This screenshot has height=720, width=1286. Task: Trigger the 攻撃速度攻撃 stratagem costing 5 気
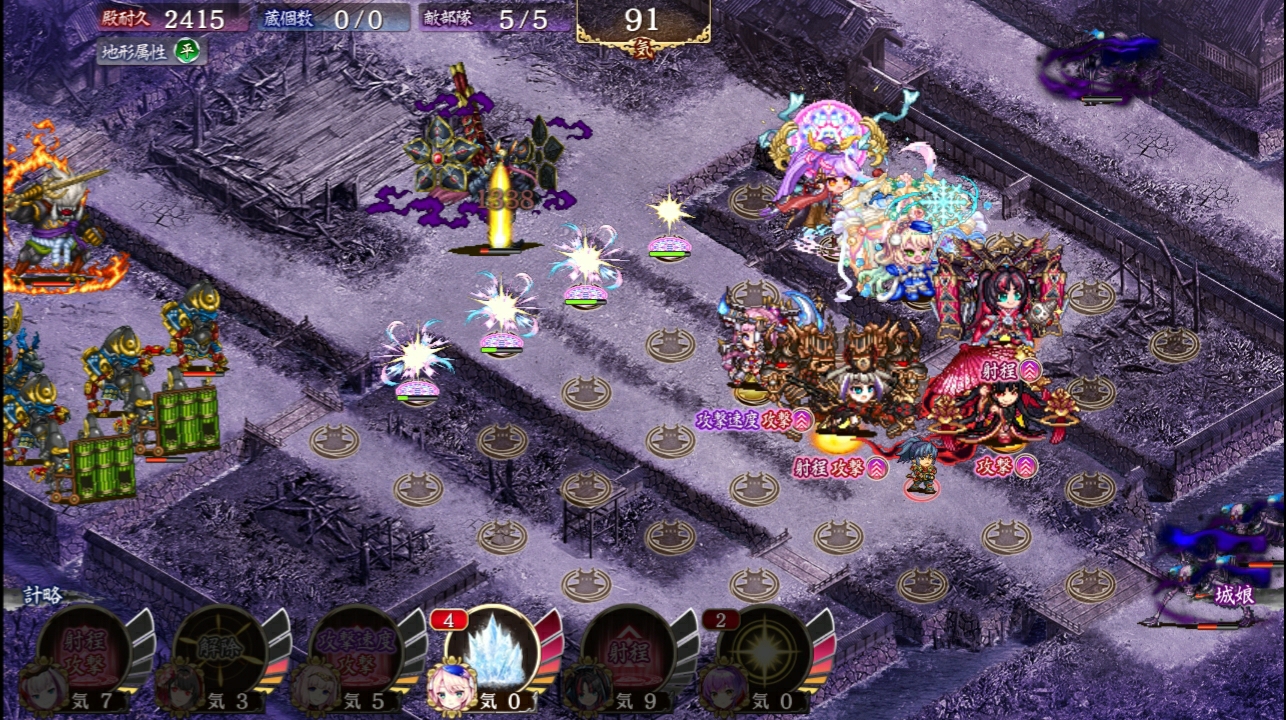click(355, 650)
